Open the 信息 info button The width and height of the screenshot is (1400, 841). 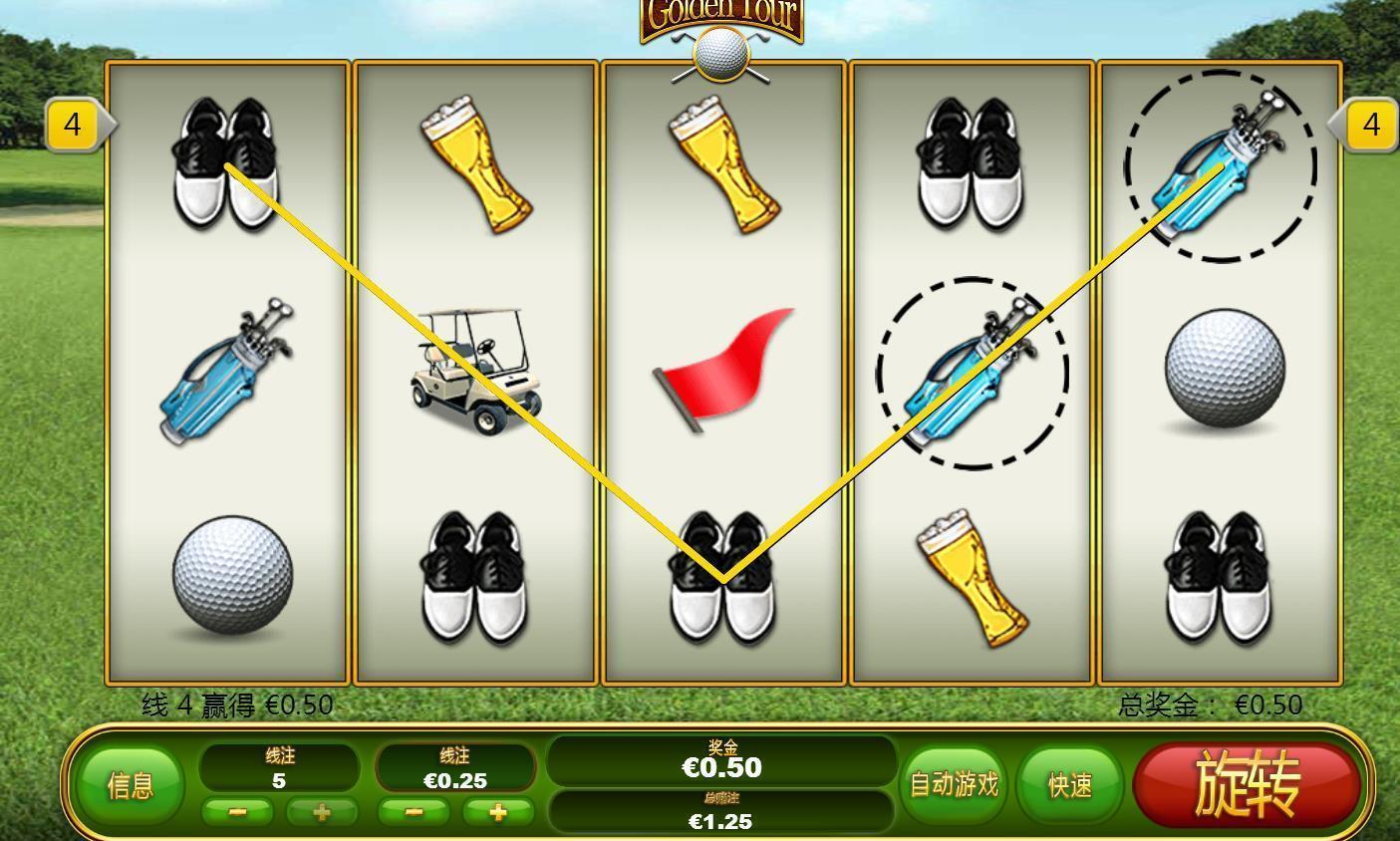coord(131,785)
